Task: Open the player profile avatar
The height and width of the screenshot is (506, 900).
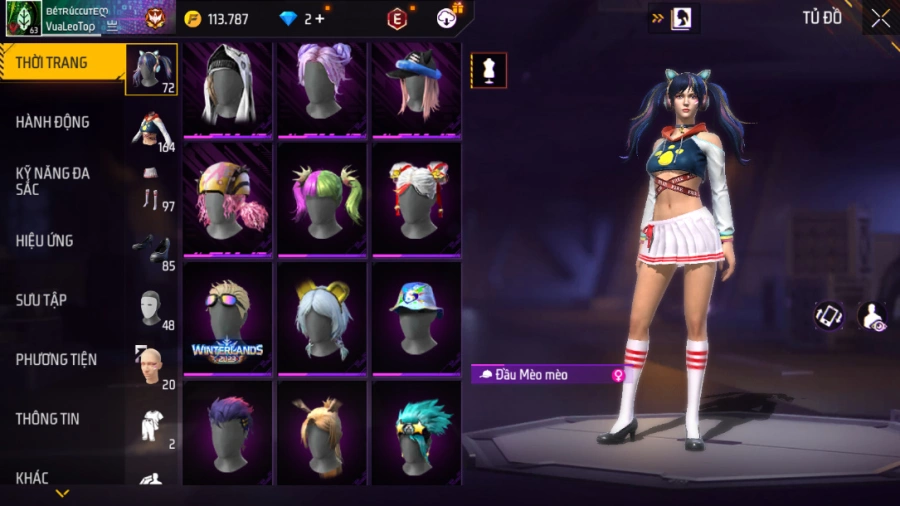Action: tap(24, 18)
